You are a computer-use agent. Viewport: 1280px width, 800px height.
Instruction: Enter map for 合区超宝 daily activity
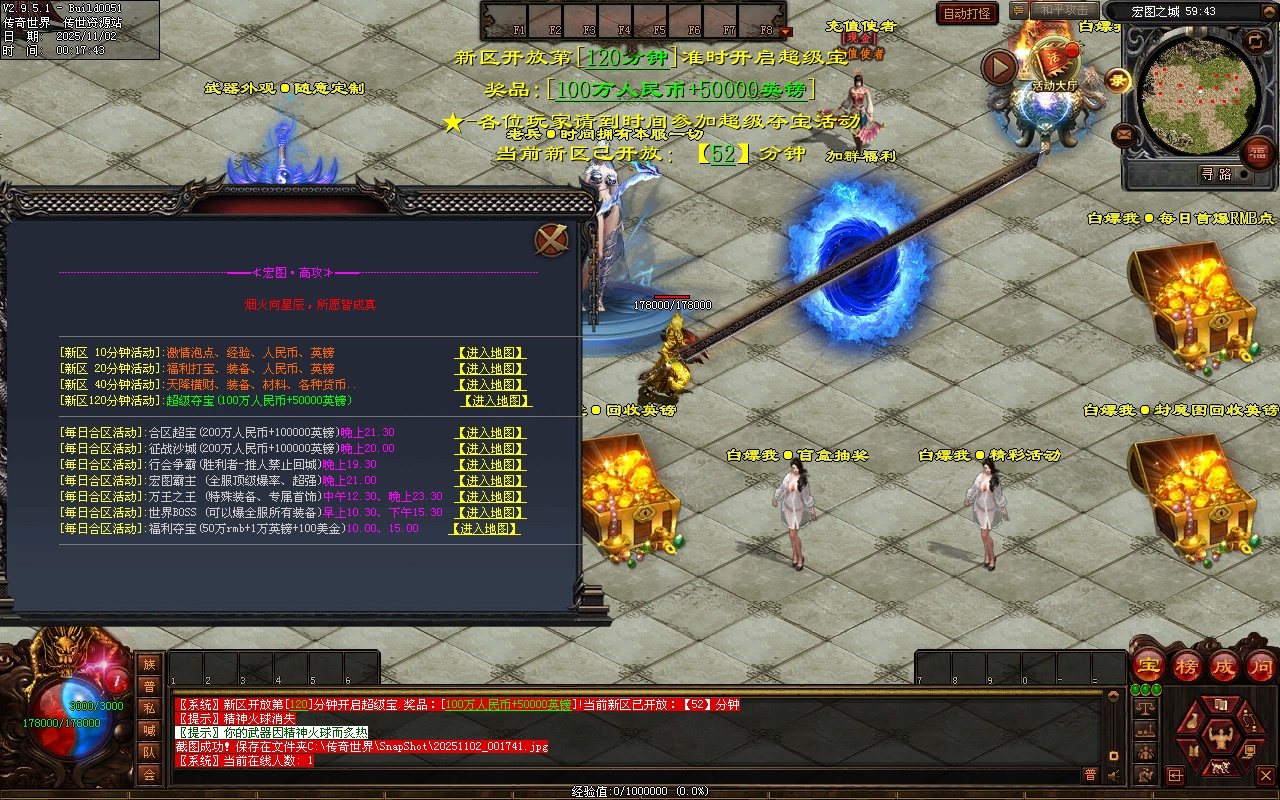click(x=490, y=433)
